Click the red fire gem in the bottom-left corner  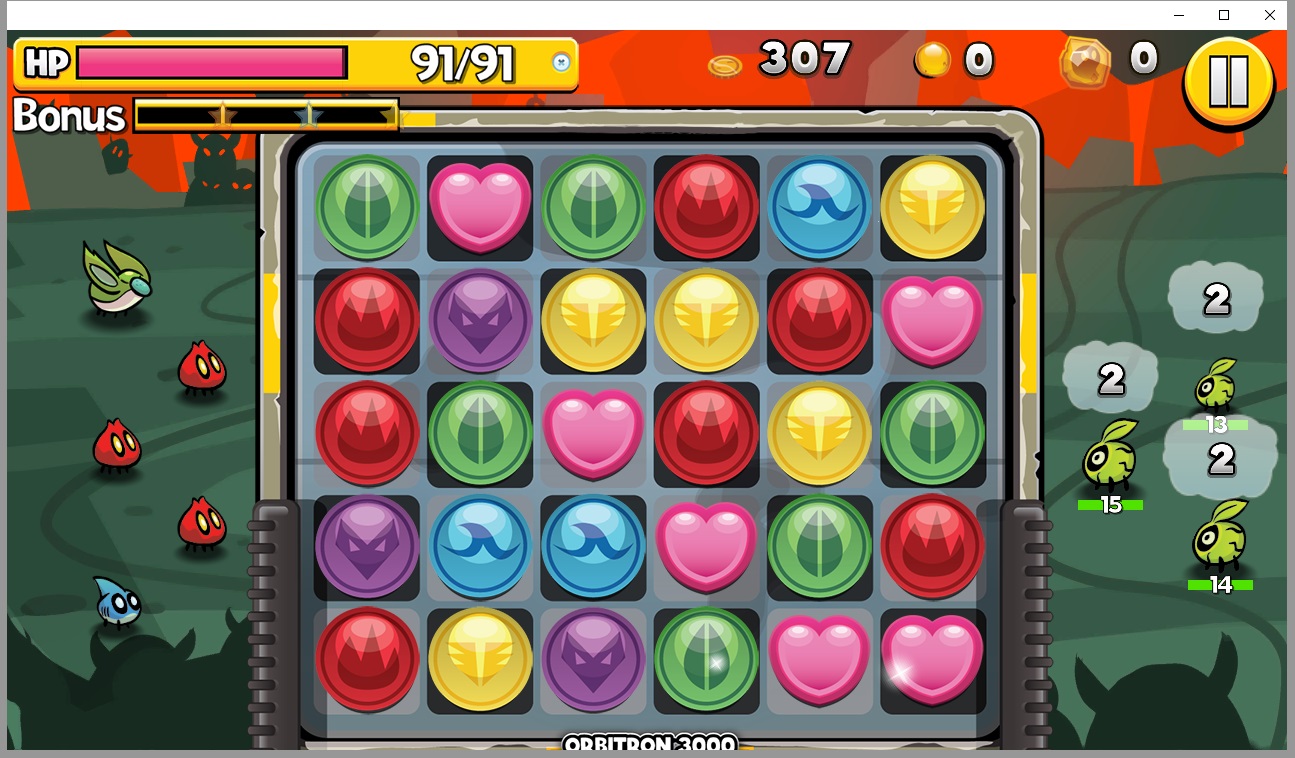367,661
